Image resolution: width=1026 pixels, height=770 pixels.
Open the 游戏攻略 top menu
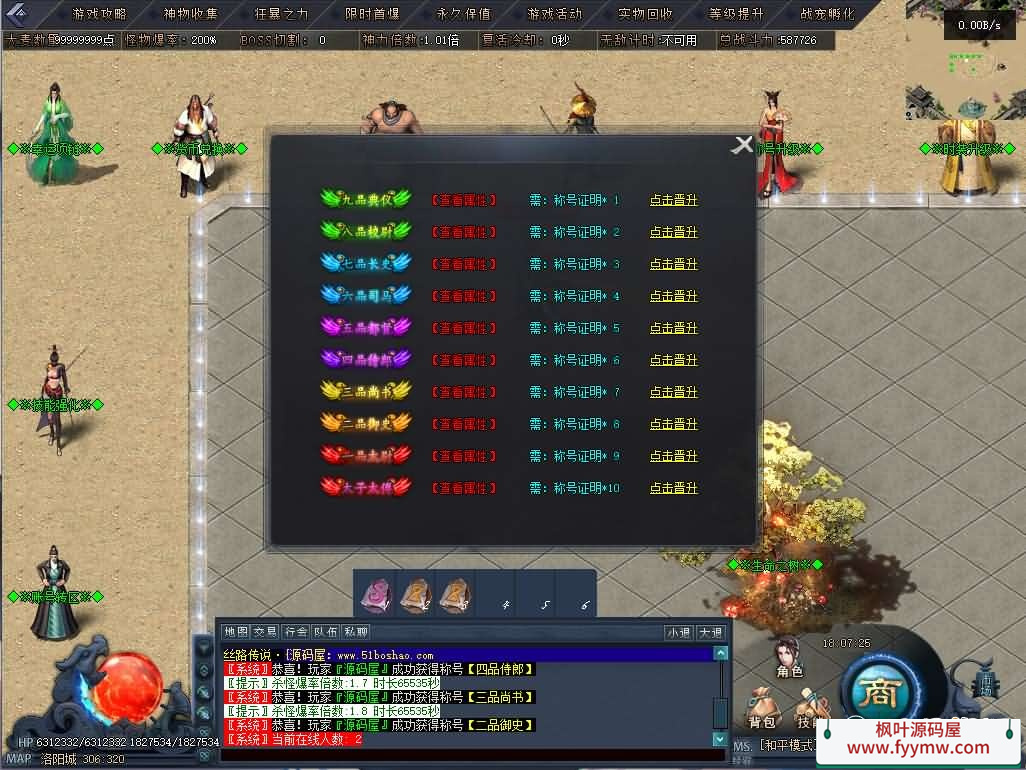100,14
